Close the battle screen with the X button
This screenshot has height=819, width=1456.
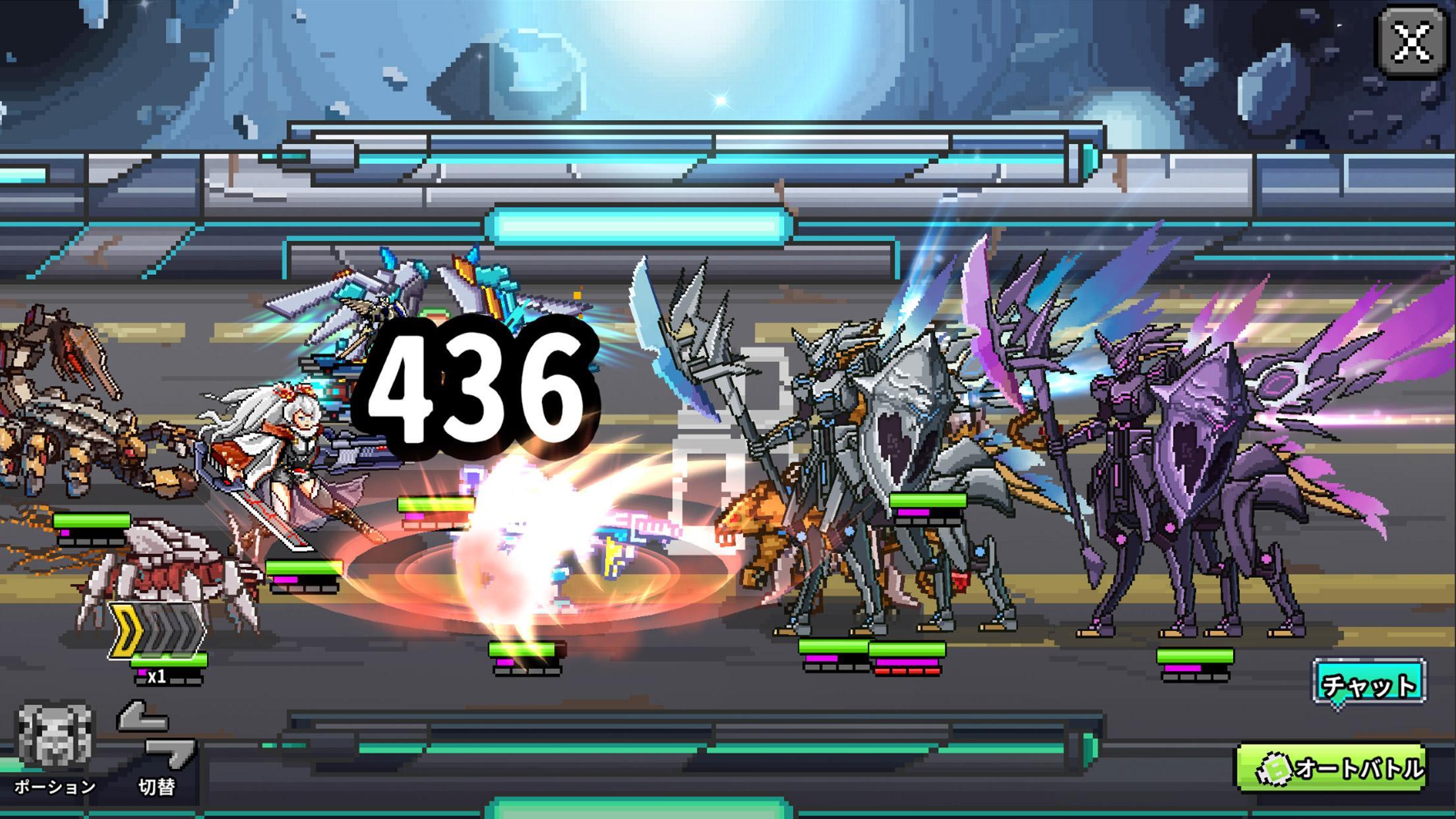point(1411,43)
